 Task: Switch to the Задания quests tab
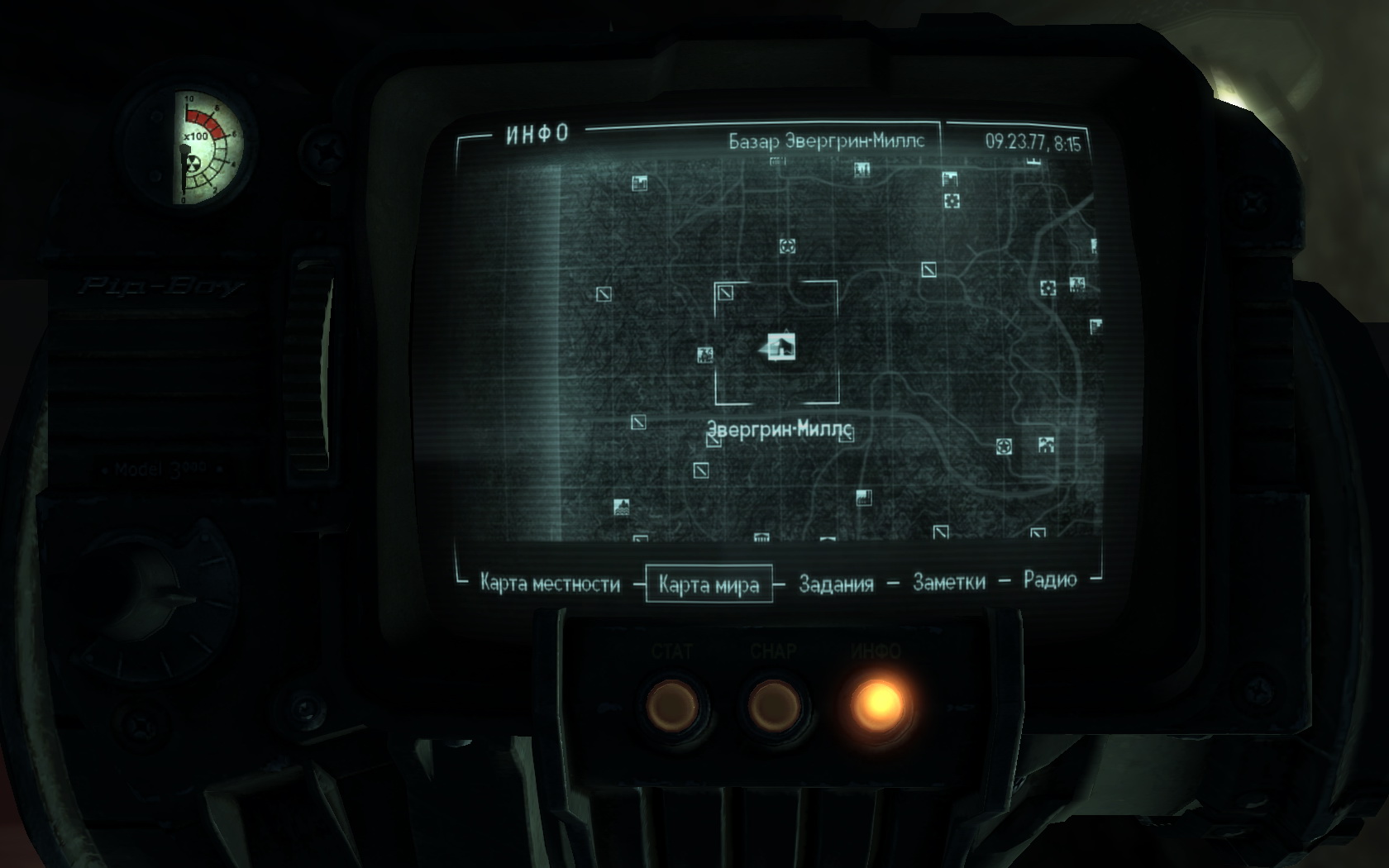click(836, 584)
